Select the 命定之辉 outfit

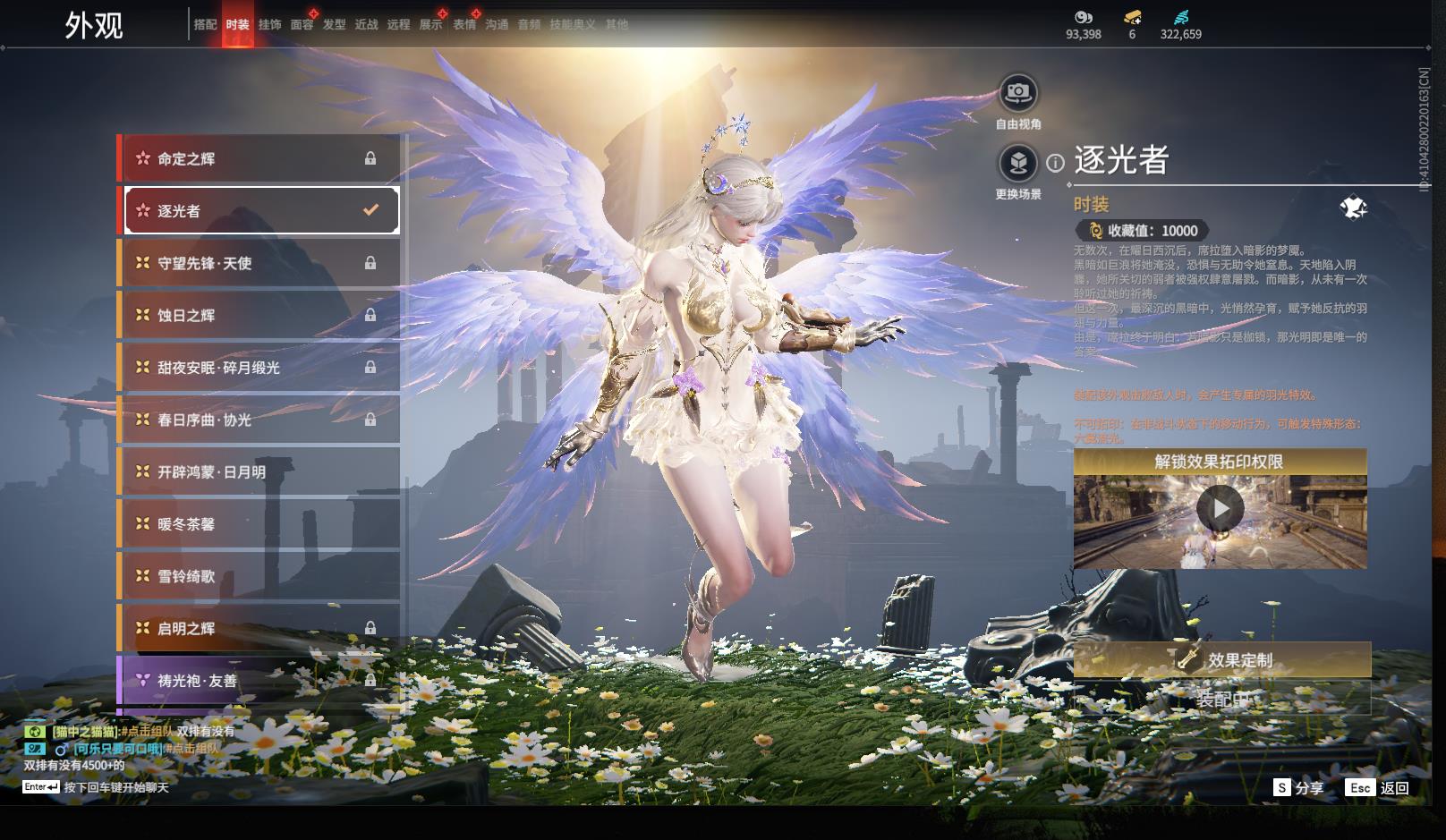pyautogui.click(x=259, y=159)
